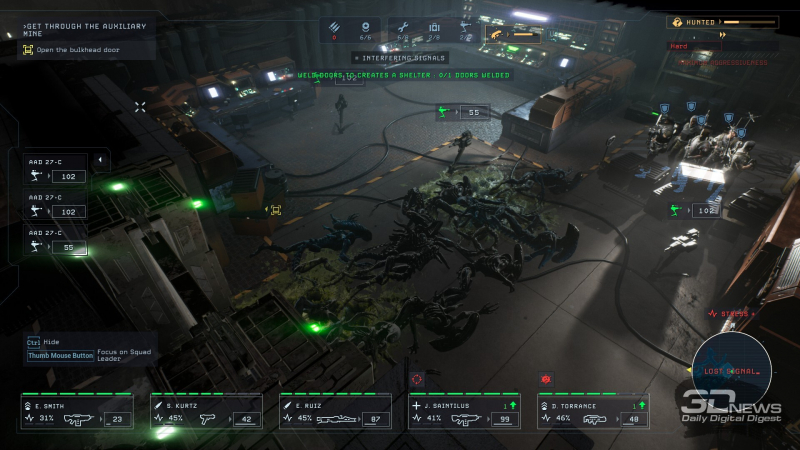Click the yellow off-screen squad indicator icon

pos(275,209)
